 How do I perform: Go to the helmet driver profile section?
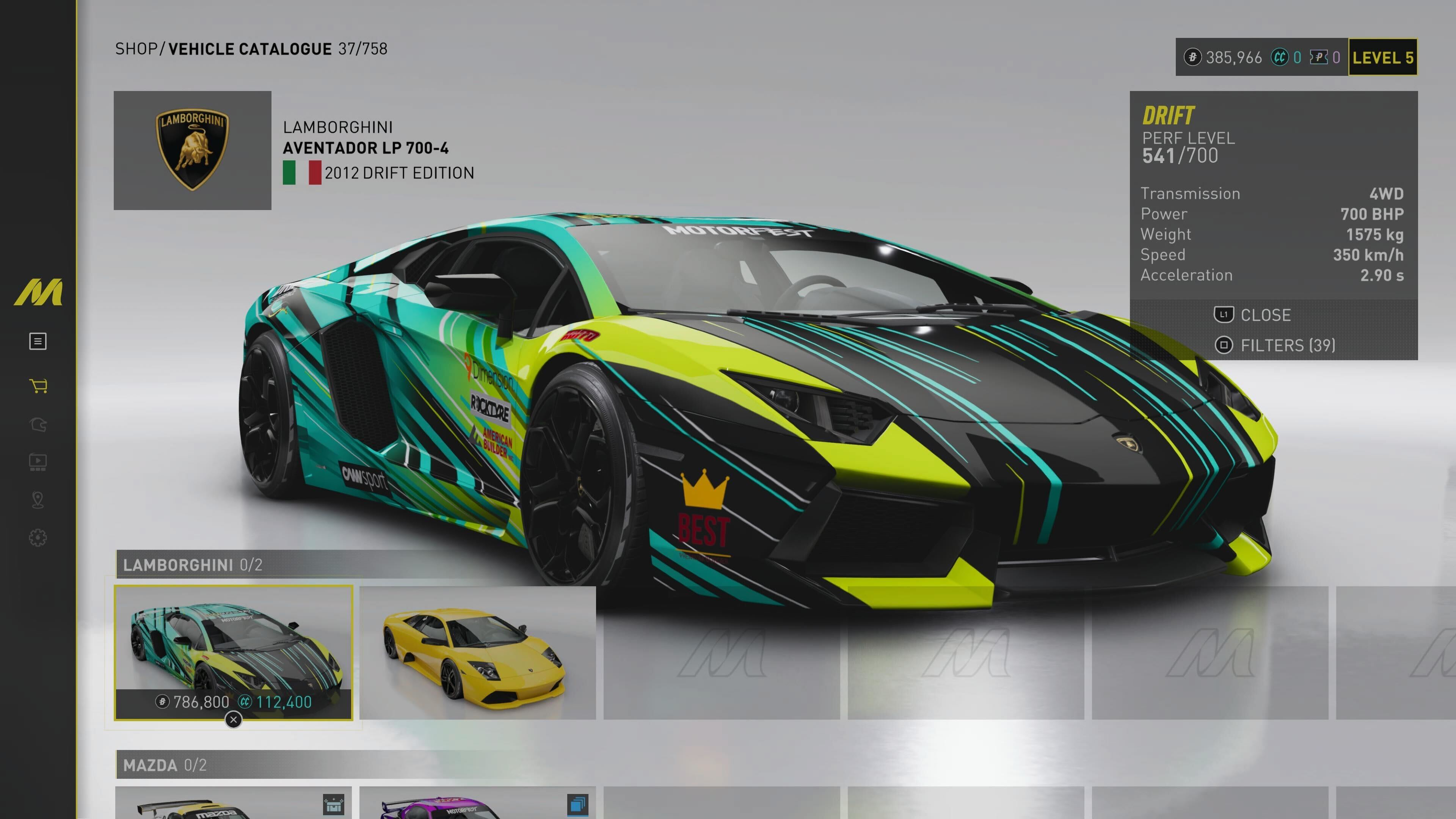(x=38, y=425)
